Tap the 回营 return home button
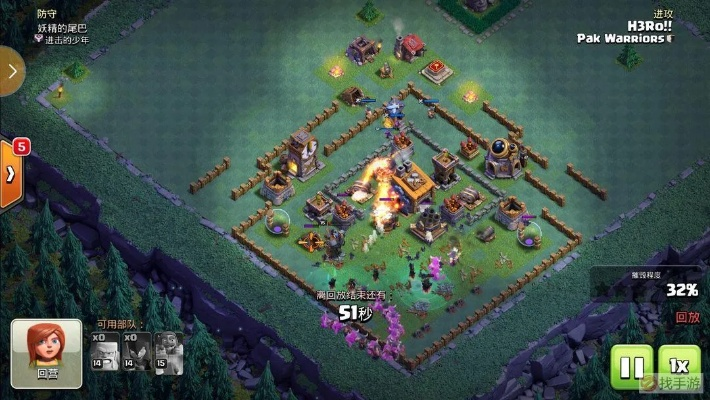The image size is (710, 400). [x=47, y=347]
